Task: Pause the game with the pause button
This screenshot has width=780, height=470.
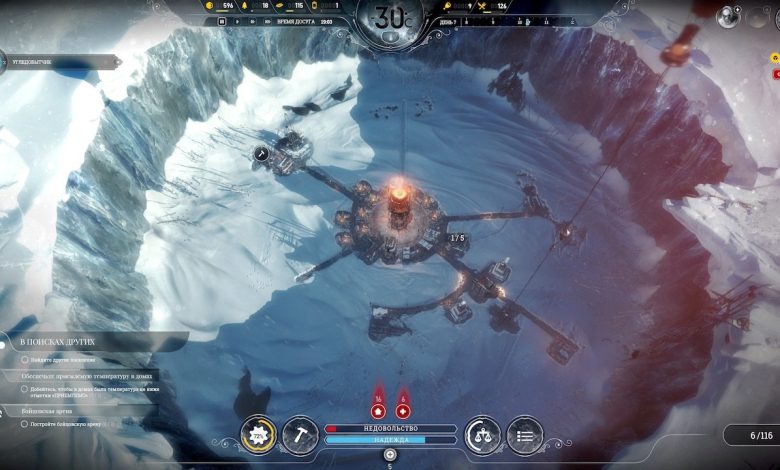Action: pos(221,20)
